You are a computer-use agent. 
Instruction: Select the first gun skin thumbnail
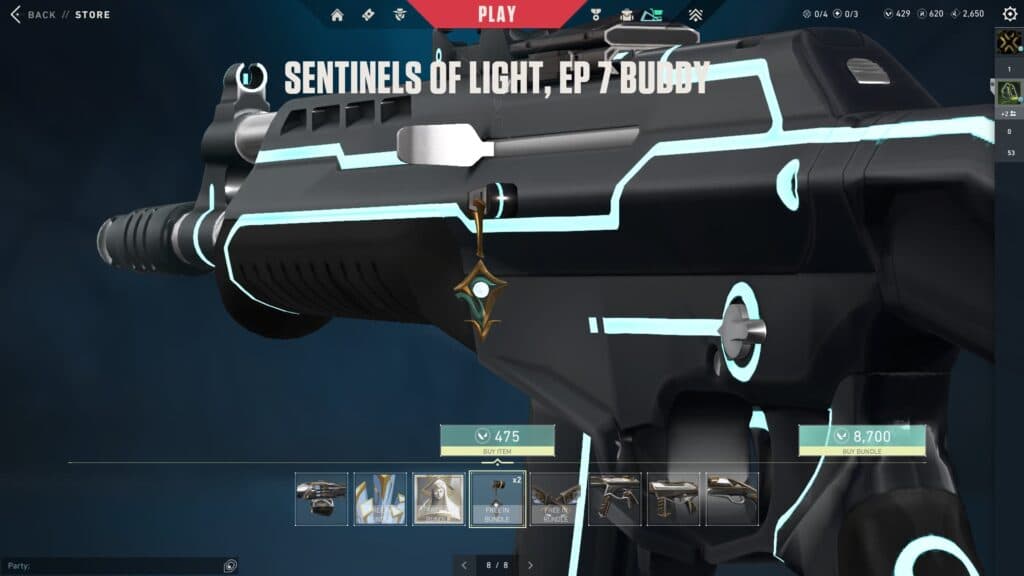coord(322,498)
